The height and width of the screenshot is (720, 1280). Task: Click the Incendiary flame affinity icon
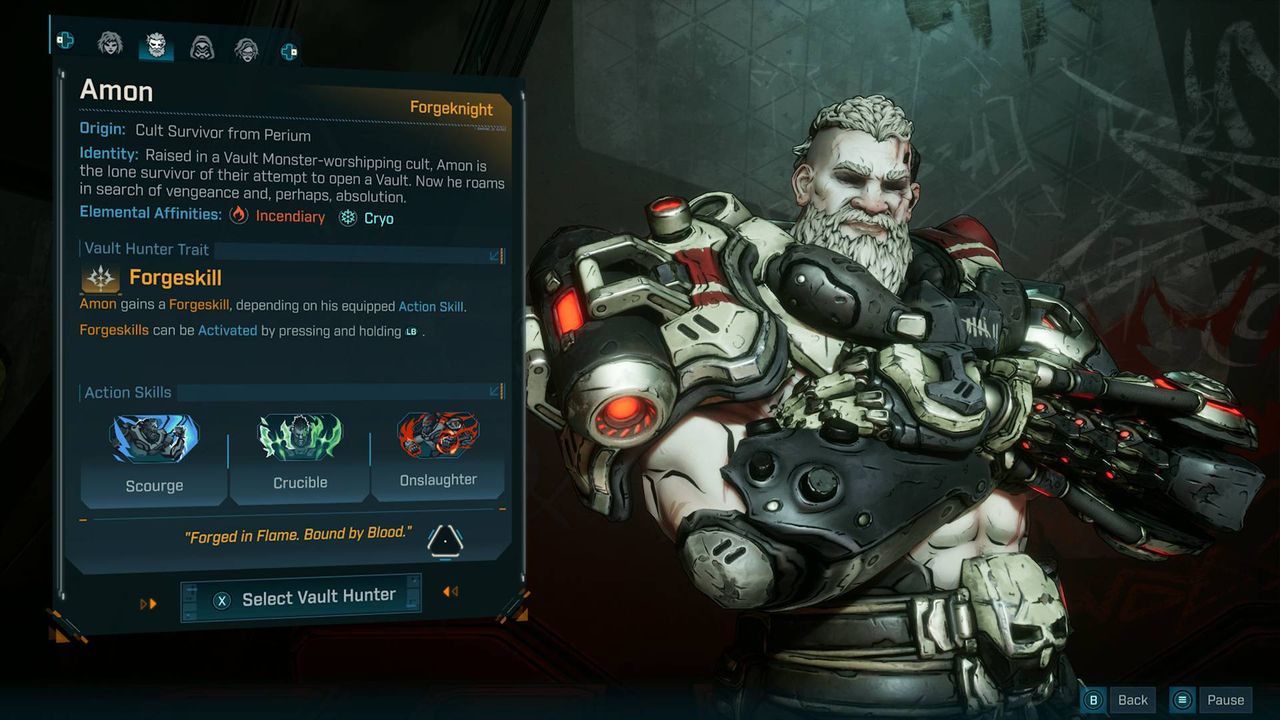coord(238,215)
